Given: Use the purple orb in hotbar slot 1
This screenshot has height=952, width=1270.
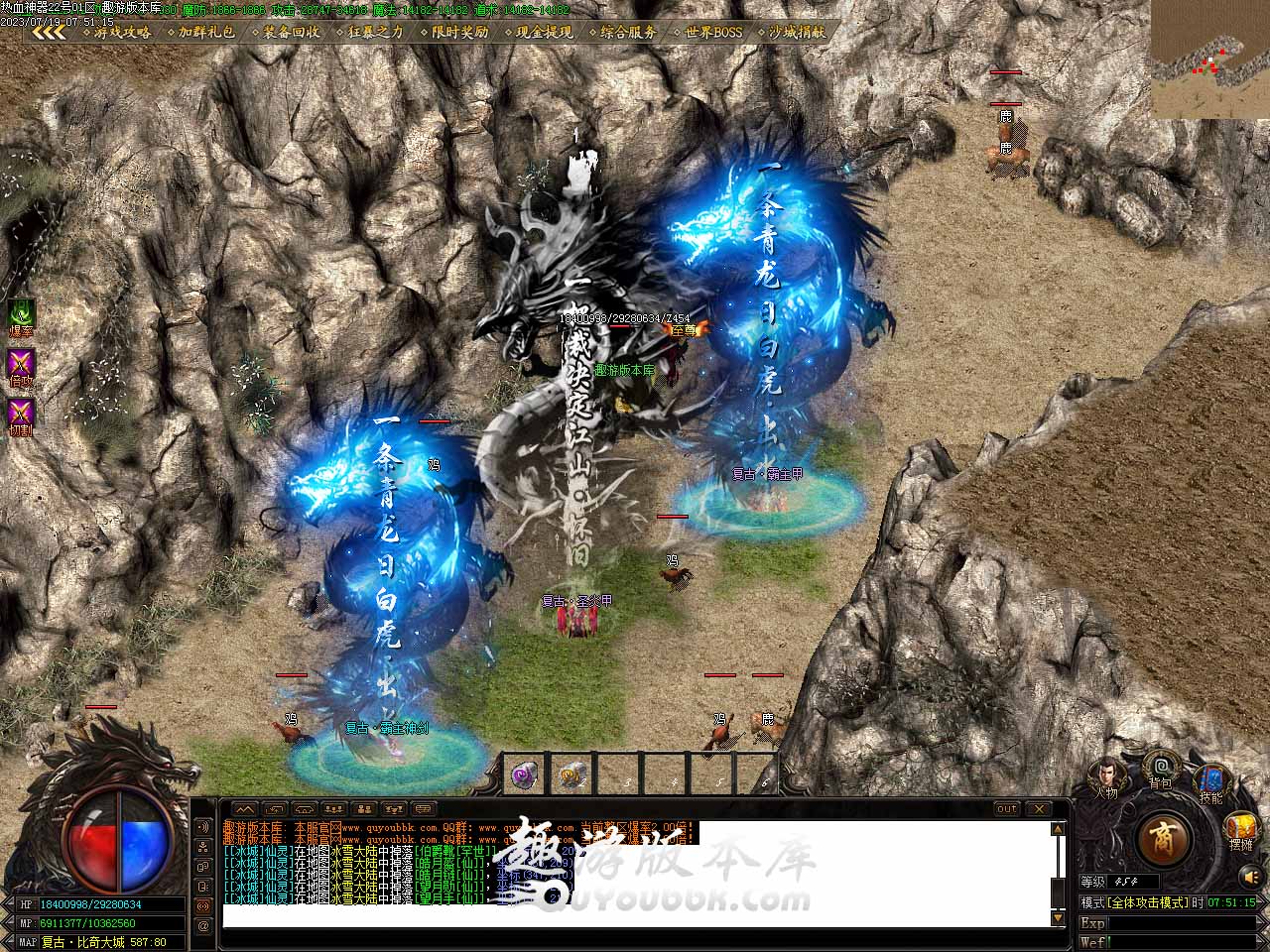Looking at the screenshot, I should pos(525,775).
